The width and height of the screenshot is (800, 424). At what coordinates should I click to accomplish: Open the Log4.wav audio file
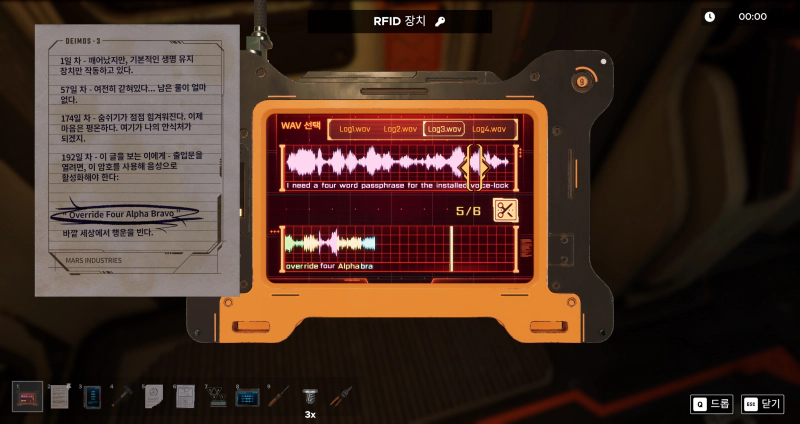(489, 129)
